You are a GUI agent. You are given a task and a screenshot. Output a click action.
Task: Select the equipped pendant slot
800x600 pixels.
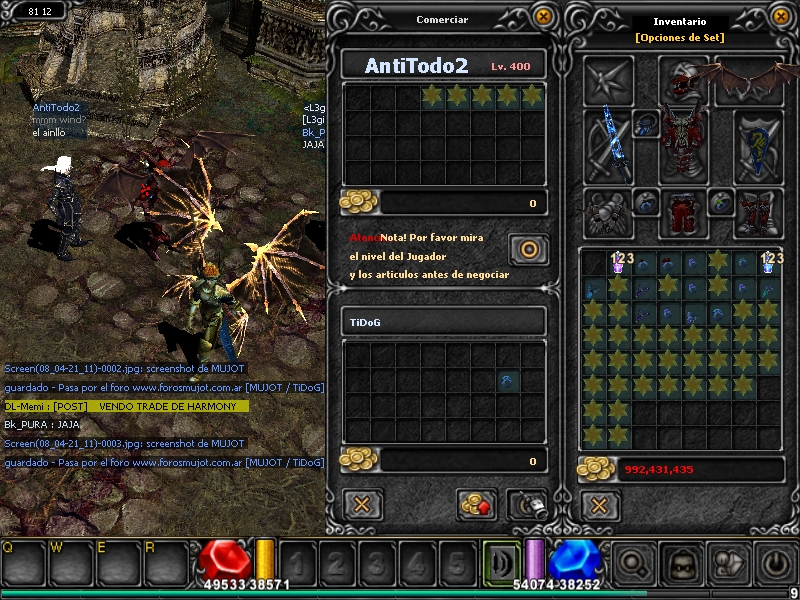coord(648,125)
